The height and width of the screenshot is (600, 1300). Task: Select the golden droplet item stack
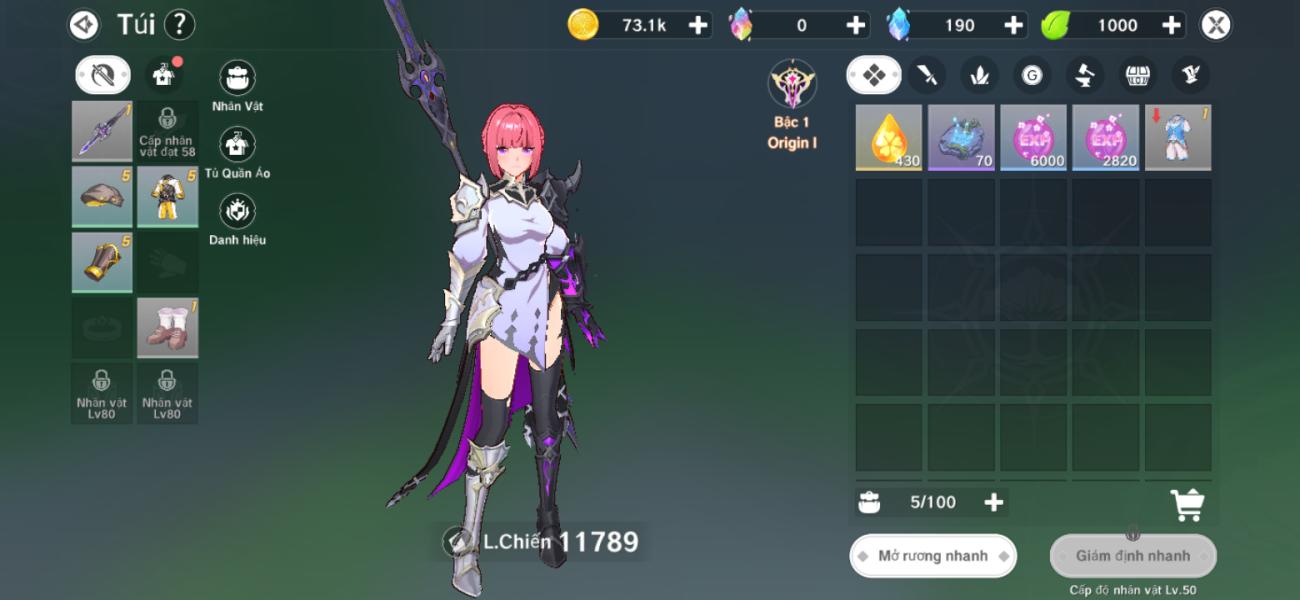pos(888,137)
